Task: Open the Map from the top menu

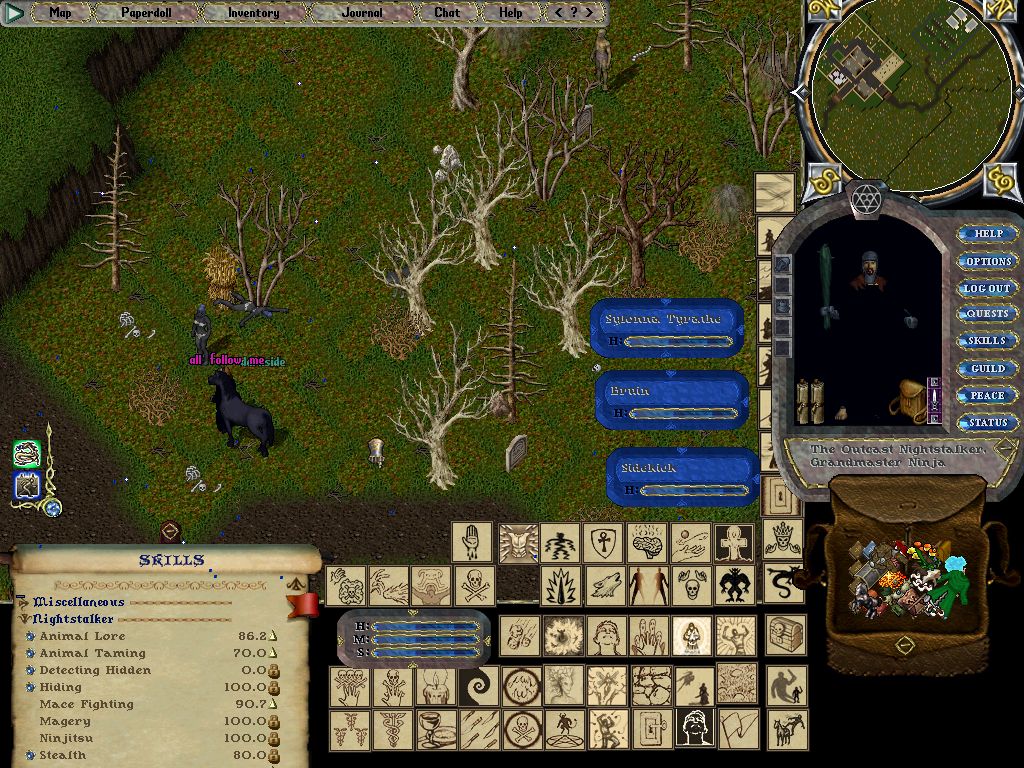Action: coord(60,13)
